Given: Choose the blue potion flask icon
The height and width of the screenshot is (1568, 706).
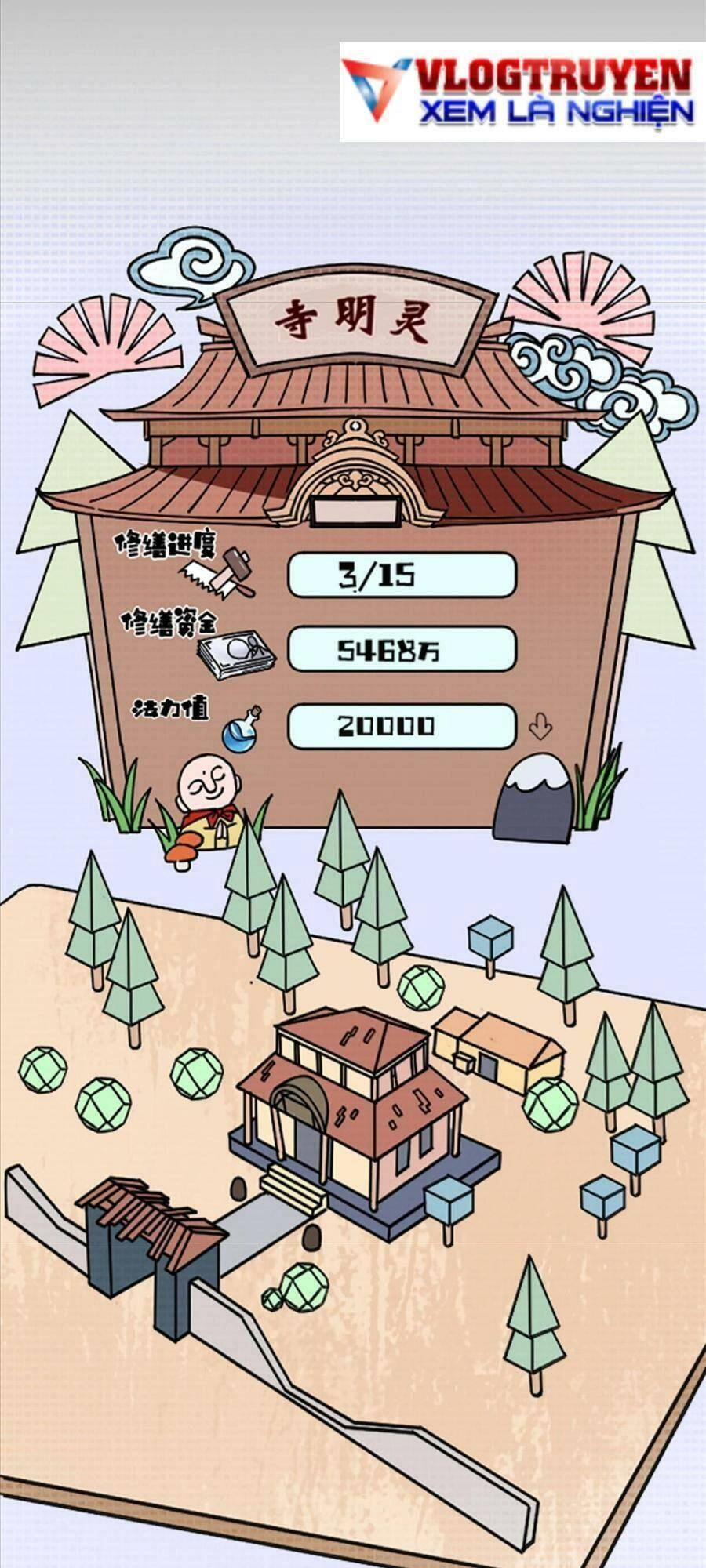Looking at the screenshot, I should [x=241, y=728].
